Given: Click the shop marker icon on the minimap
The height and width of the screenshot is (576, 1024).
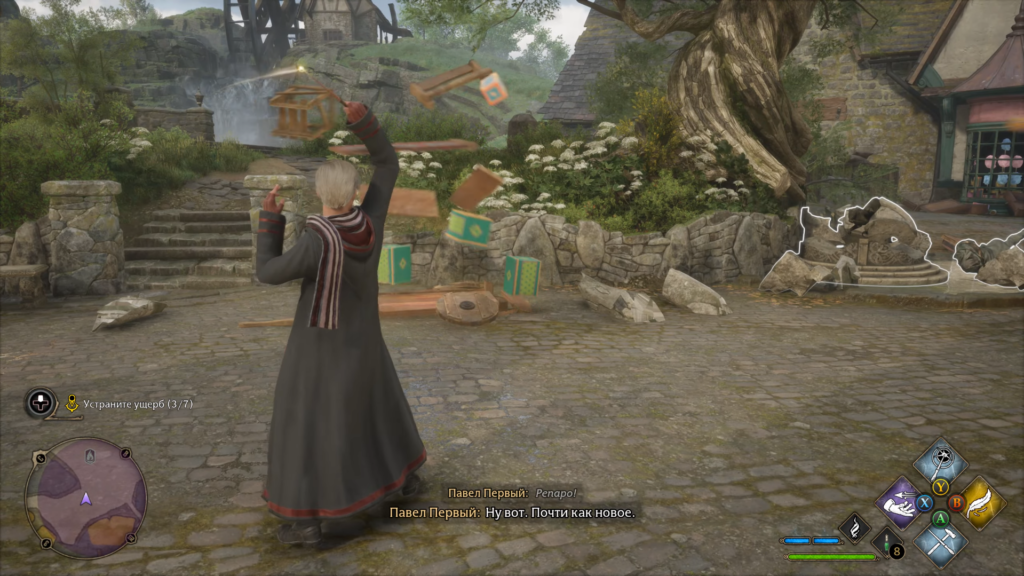Looking at the screenshot, I should point(91,455).
